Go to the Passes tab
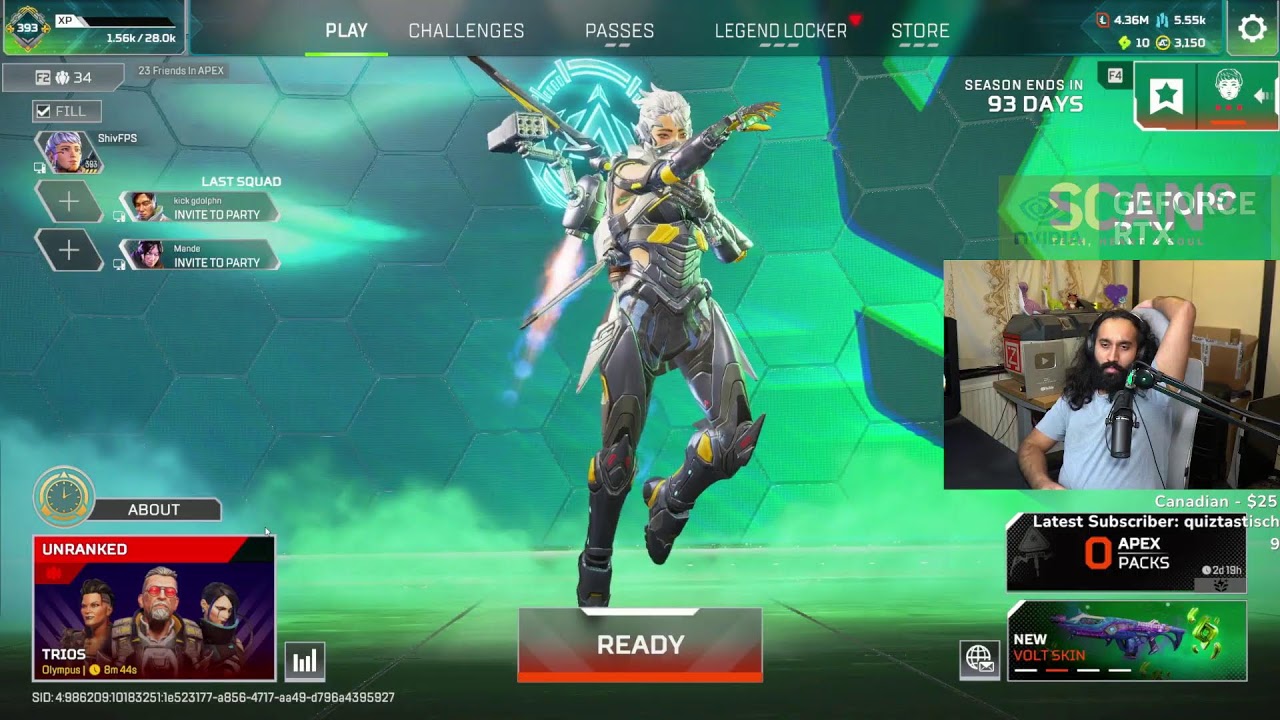 (x=619, y=31)
